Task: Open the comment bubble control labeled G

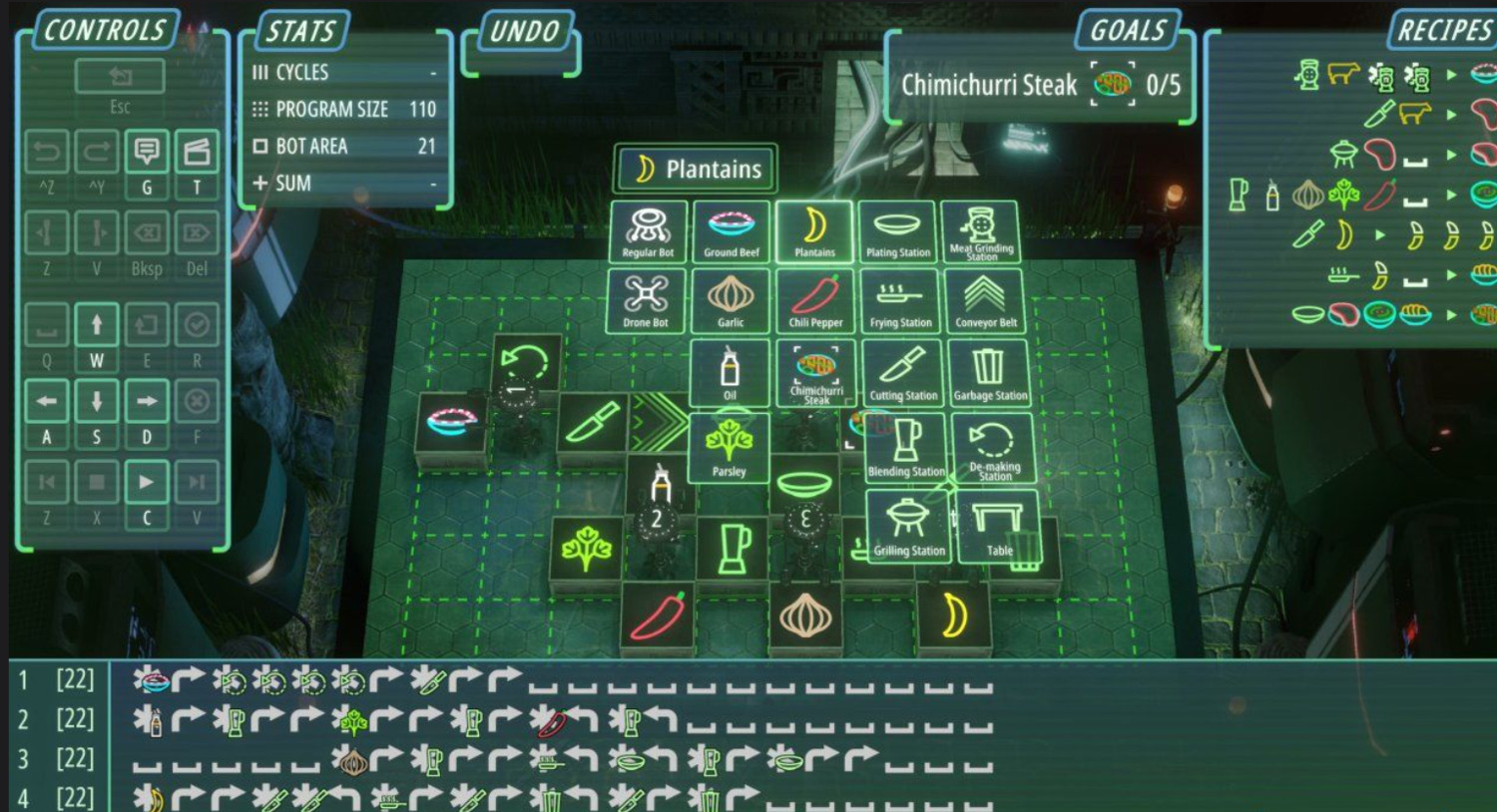Action: pyautogui.click(x=147, y=153)
